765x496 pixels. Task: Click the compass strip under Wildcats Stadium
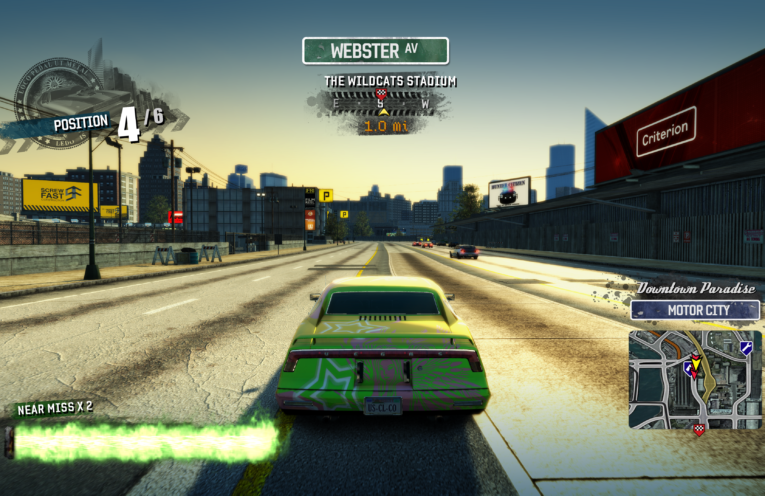click(x=380, y=102)
